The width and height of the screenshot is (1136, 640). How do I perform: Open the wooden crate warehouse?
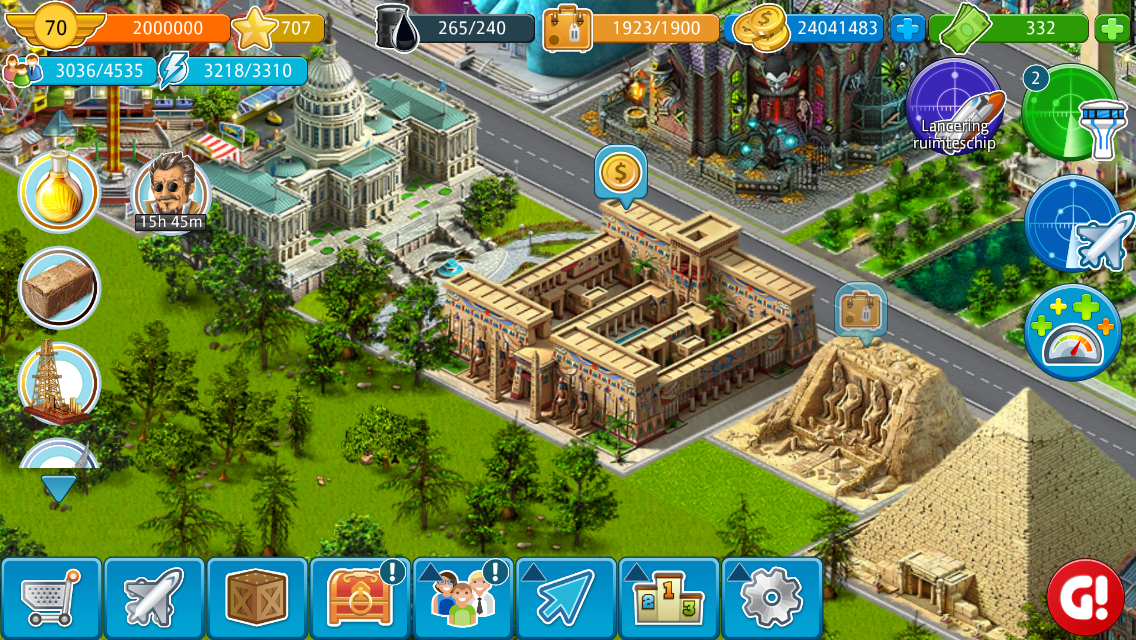click(257, 598)
